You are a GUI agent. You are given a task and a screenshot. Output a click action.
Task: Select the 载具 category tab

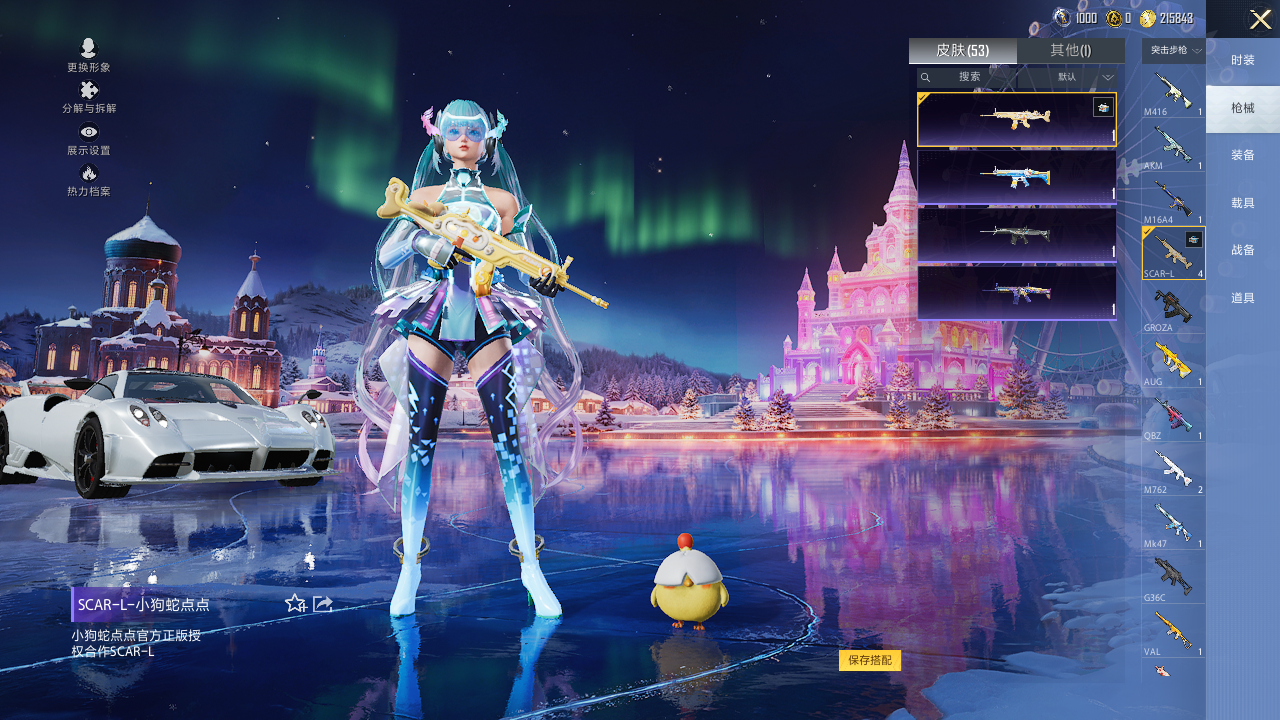1242,203
